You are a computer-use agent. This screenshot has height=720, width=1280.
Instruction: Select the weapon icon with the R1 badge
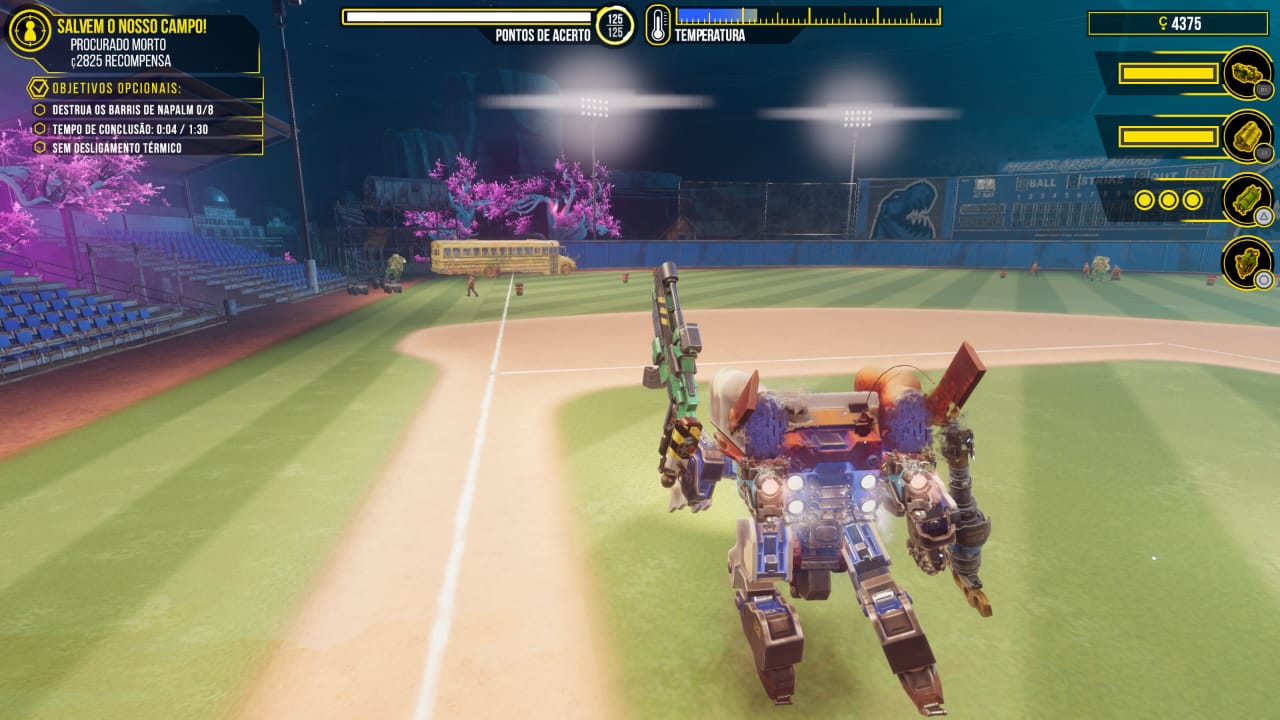coord(1246,73)
